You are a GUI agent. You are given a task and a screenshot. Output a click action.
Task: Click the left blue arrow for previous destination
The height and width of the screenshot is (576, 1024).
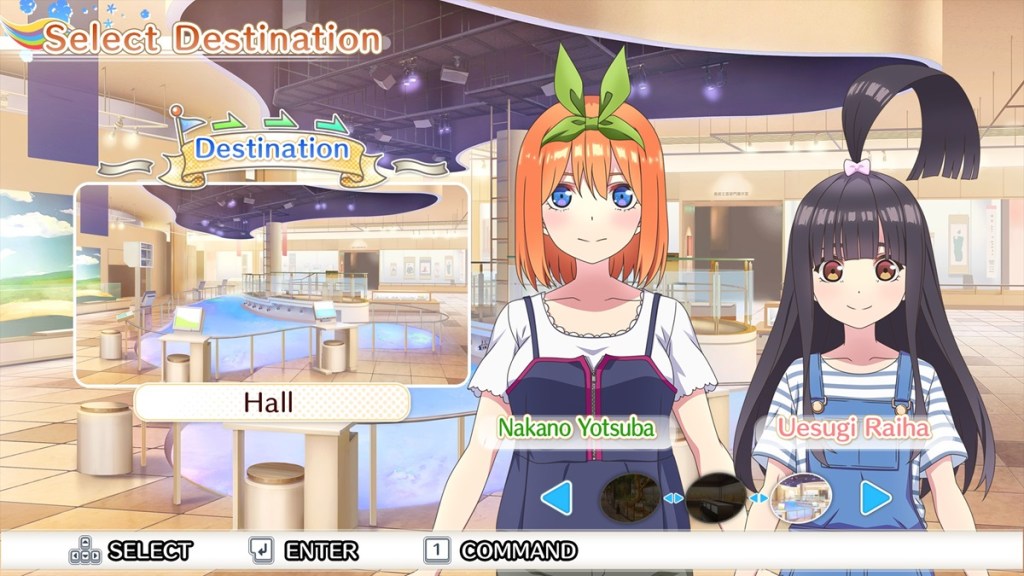(556, 497)
